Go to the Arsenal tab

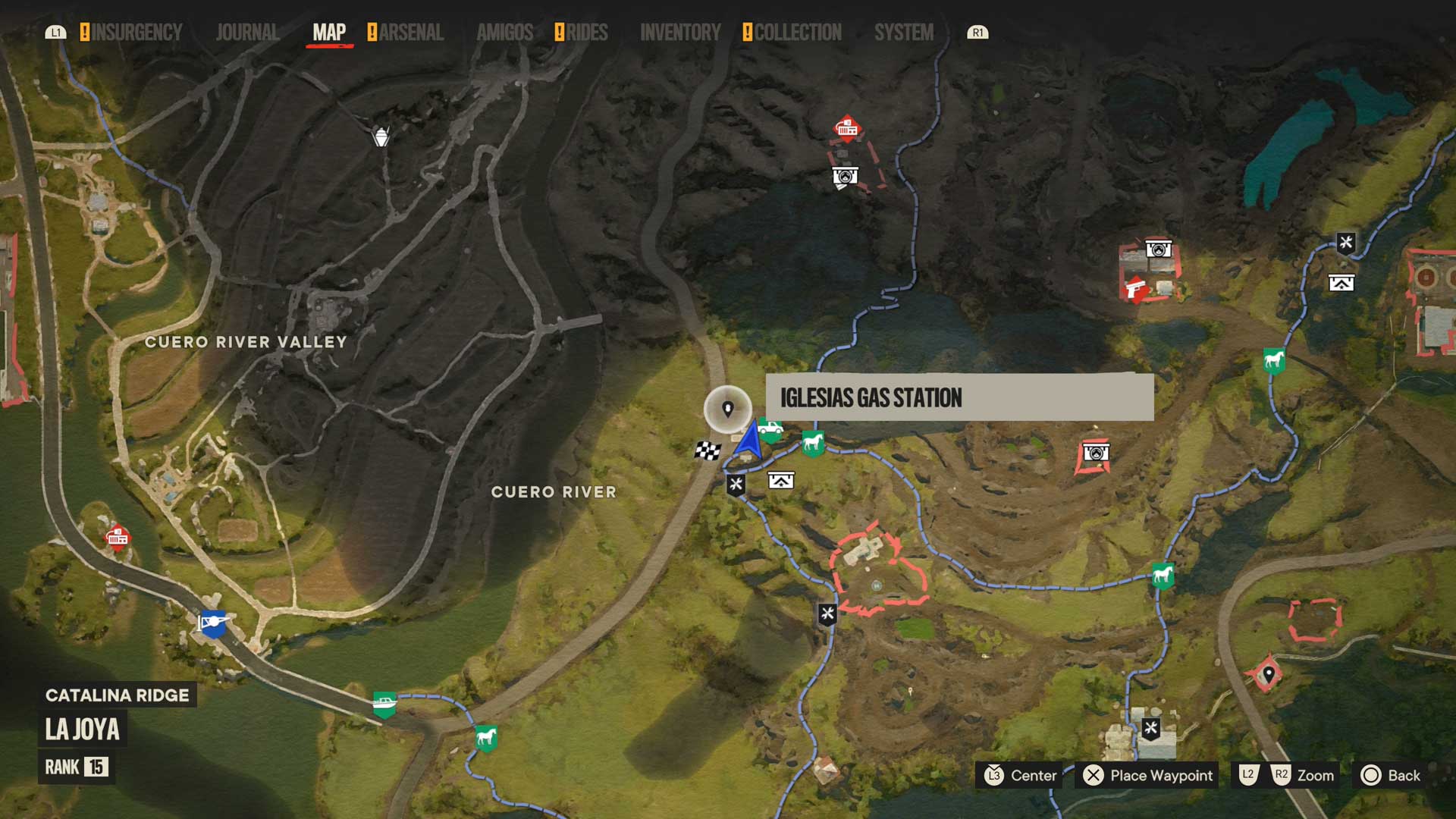pos(411,33)
